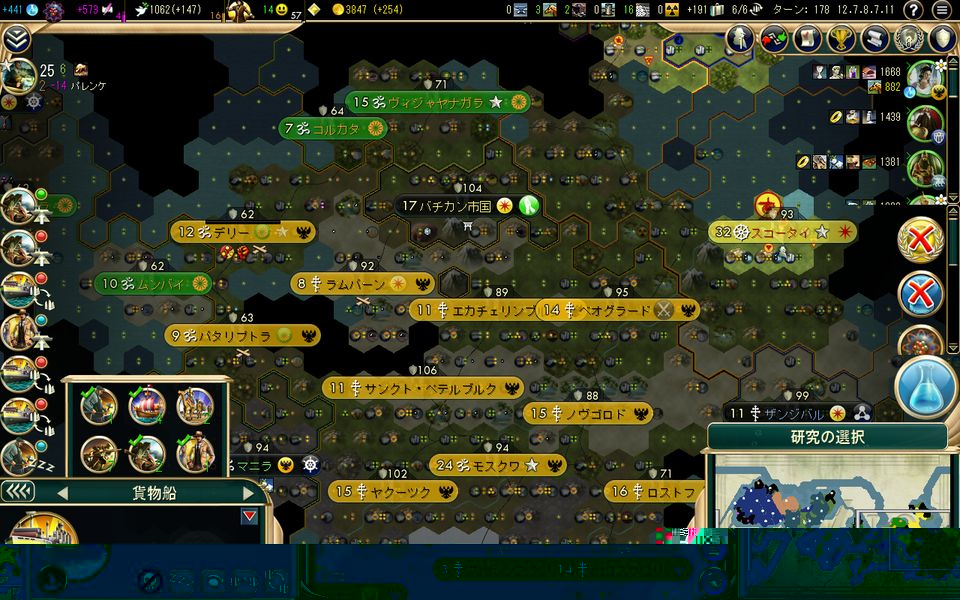Screen dimensions: 960x600
Task: Toggle the red triangle unit panel dropdown
Action: pos(249,517)
